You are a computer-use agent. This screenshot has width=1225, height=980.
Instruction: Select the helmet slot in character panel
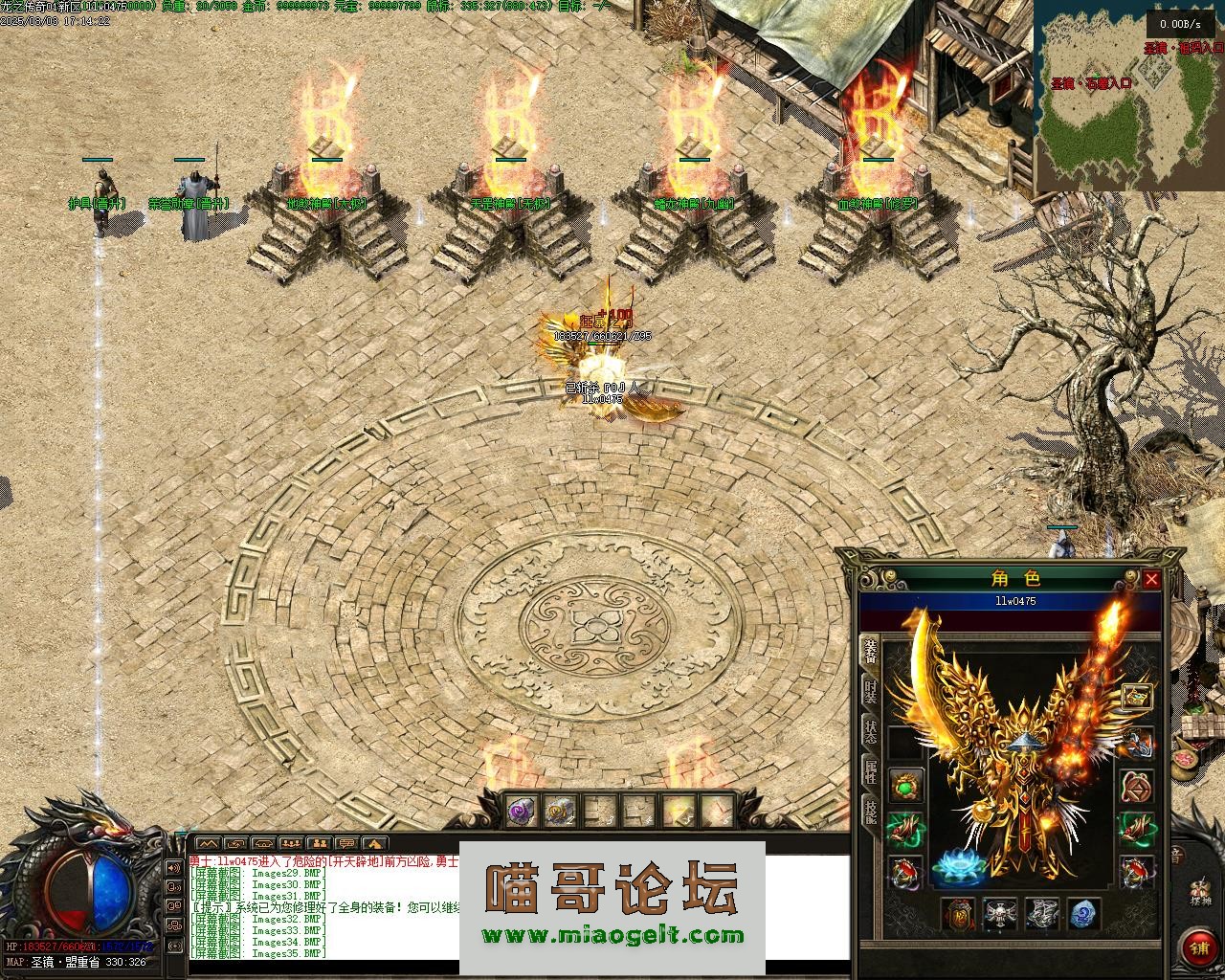click(x=1137, y=696)
